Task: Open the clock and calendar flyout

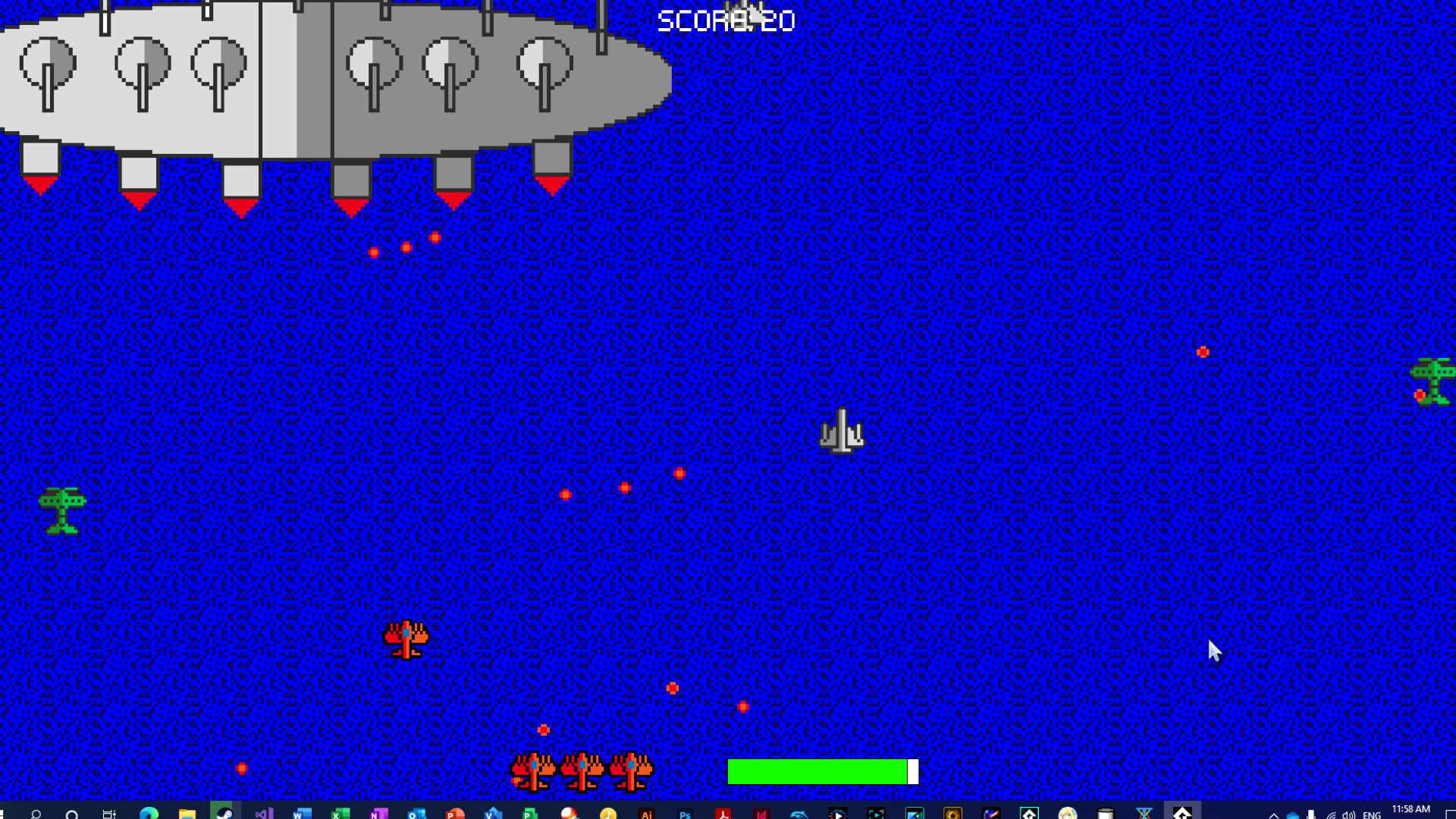Action: tap(1410, 809)
